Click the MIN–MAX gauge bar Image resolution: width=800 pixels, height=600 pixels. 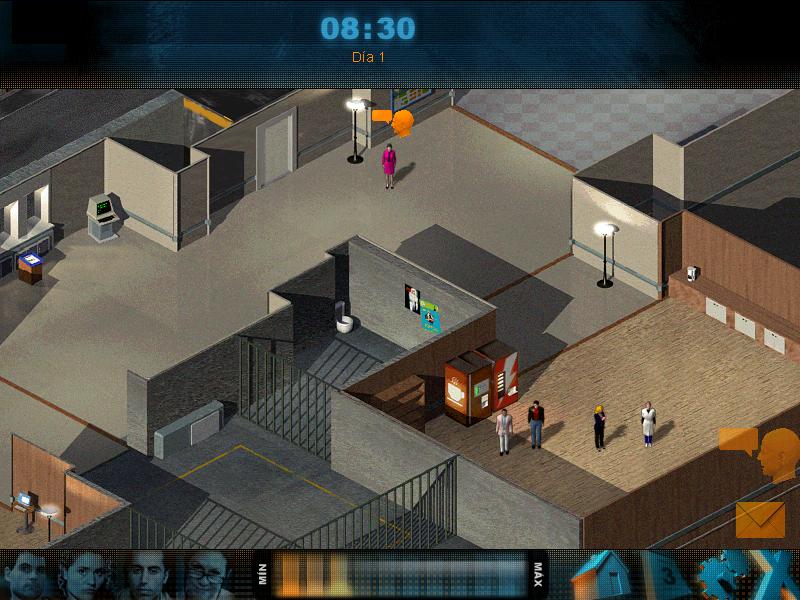[x=401, y=575]
